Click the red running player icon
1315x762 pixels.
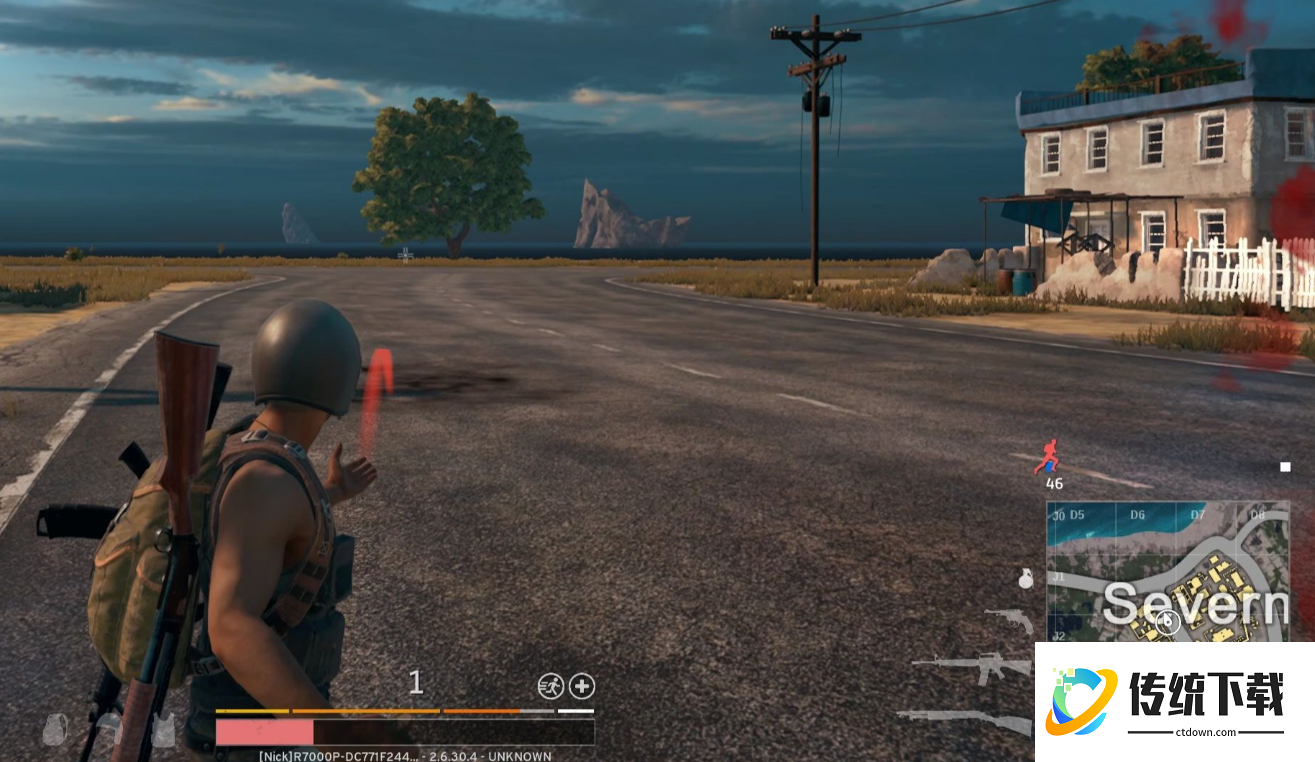click(x=1047, y=456)
